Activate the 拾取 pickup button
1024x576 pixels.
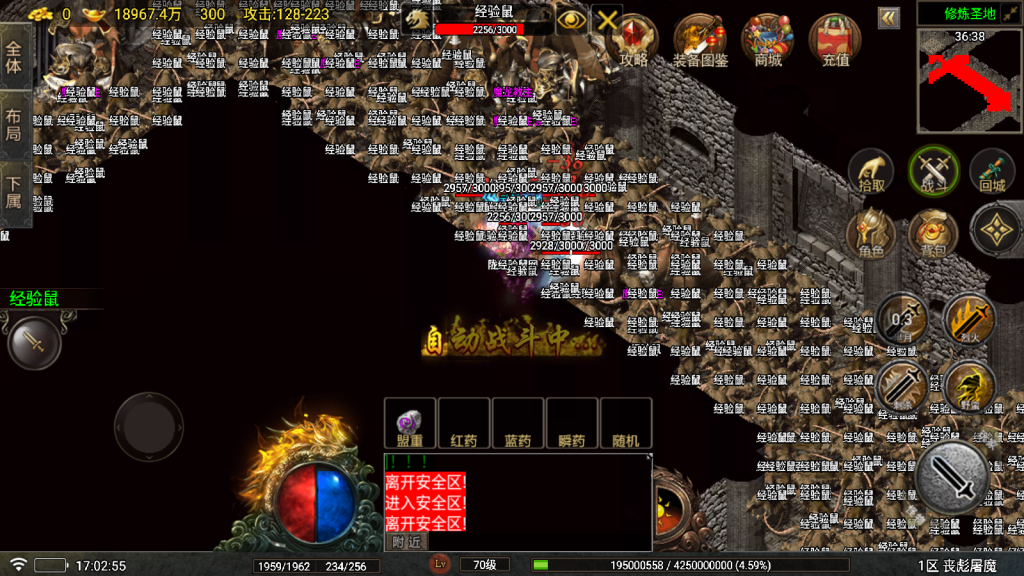tap(872, 172)
